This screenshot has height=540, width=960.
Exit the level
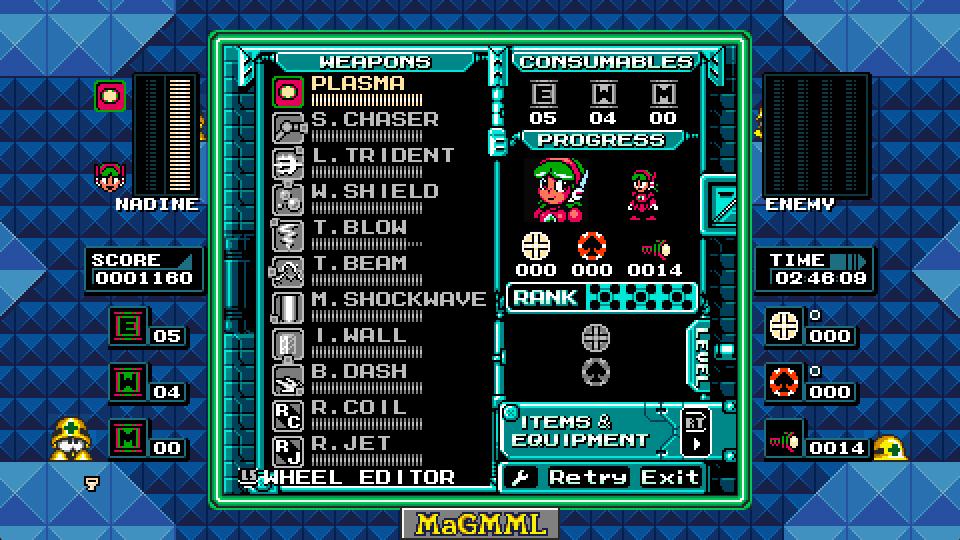[670, 477]
